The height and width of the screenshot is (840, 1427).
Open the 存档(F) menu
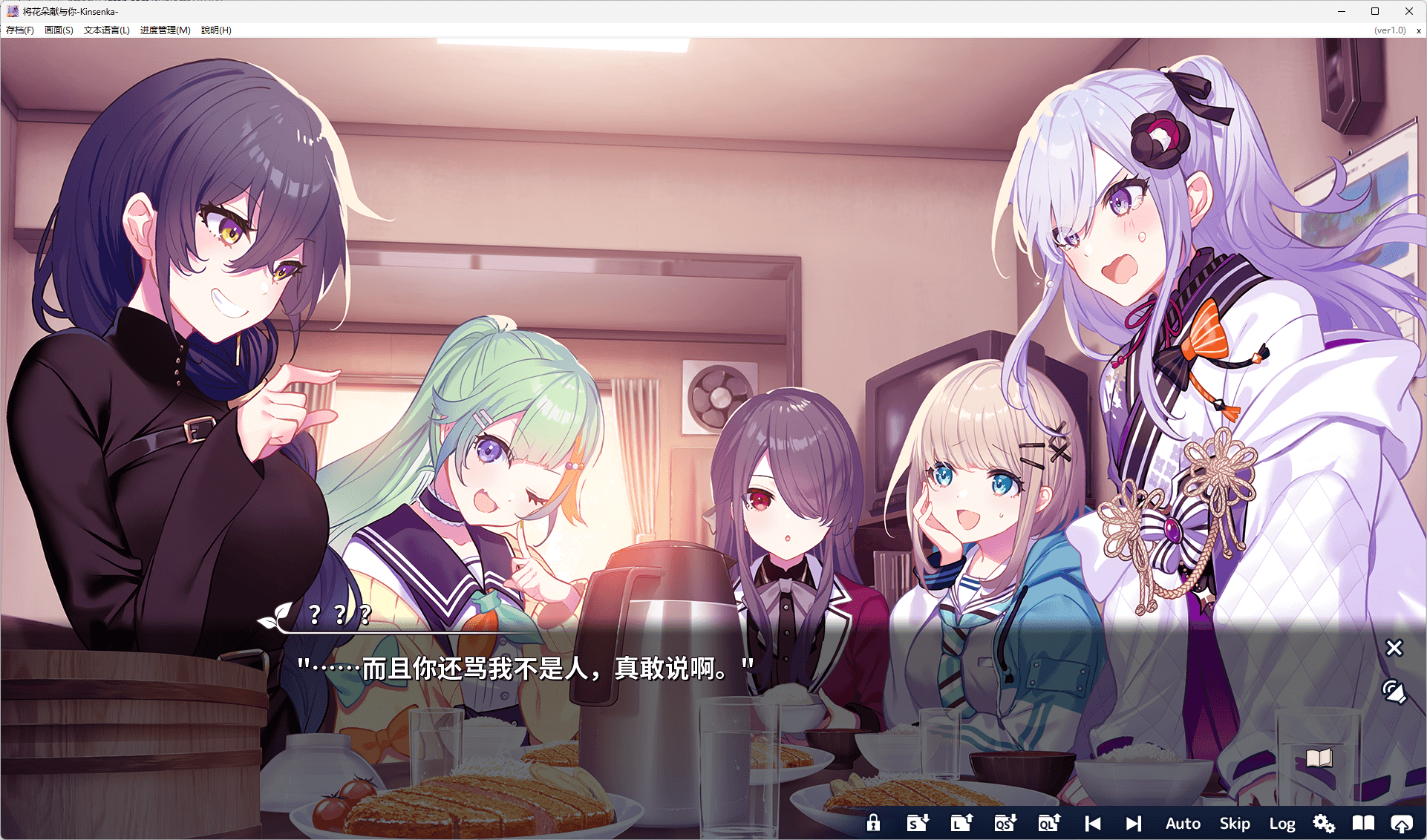pyautogui.click(x=20, y=30)
